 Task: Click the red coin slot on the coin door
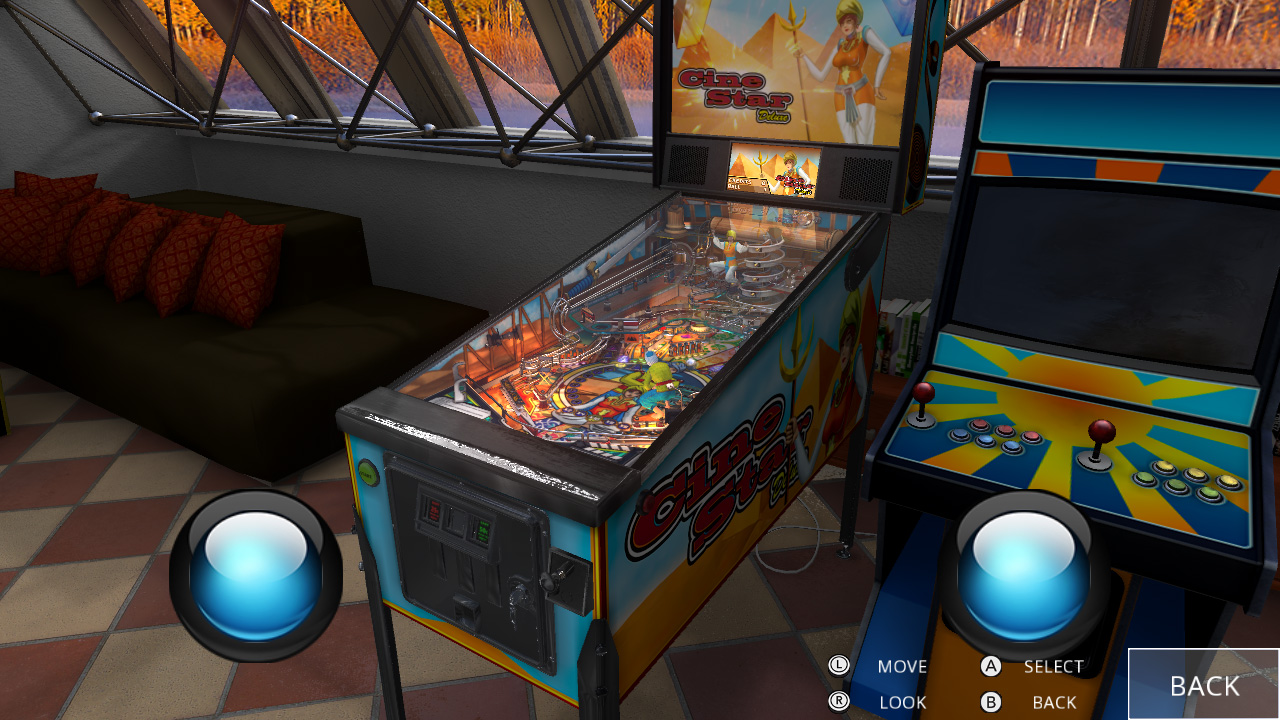click(x=432, y=507)
